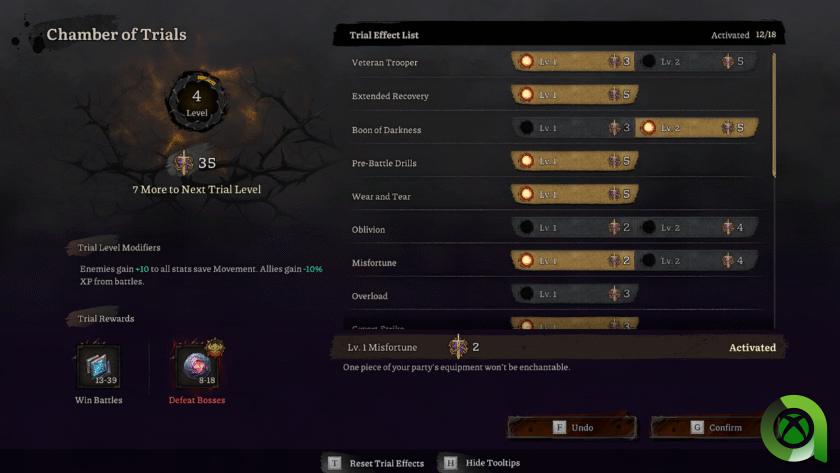Undo the last trial change

[x=572, y=428]
